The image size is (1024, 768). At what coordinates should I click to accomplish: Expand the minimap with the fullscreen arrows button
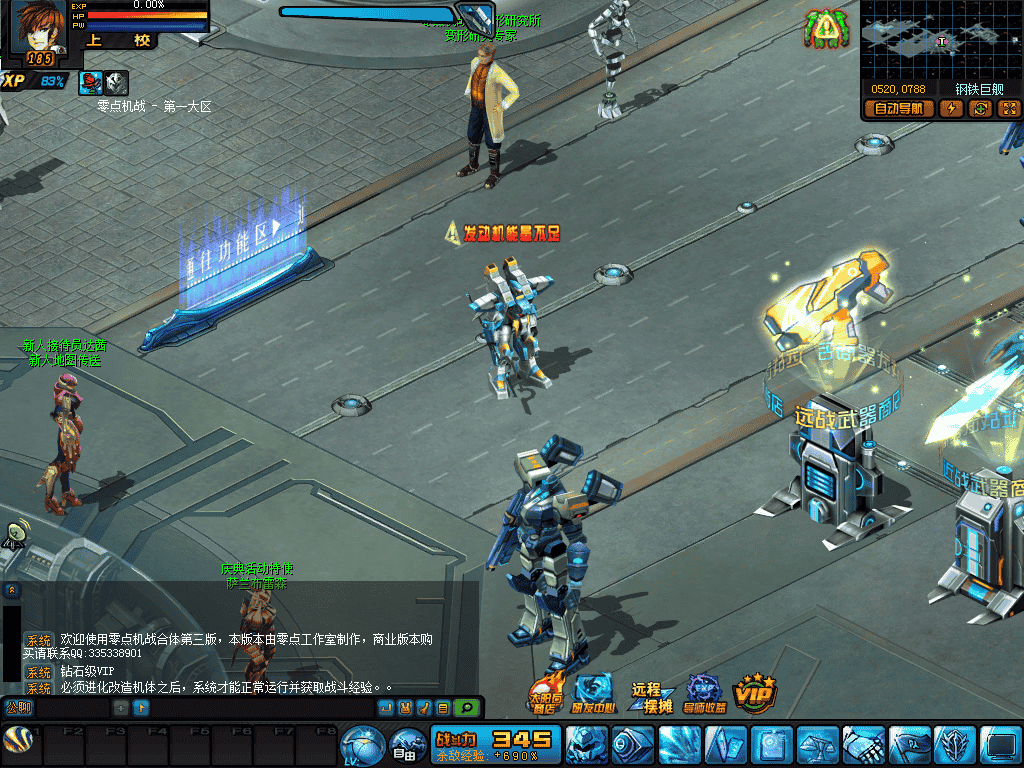[1008, 109]
